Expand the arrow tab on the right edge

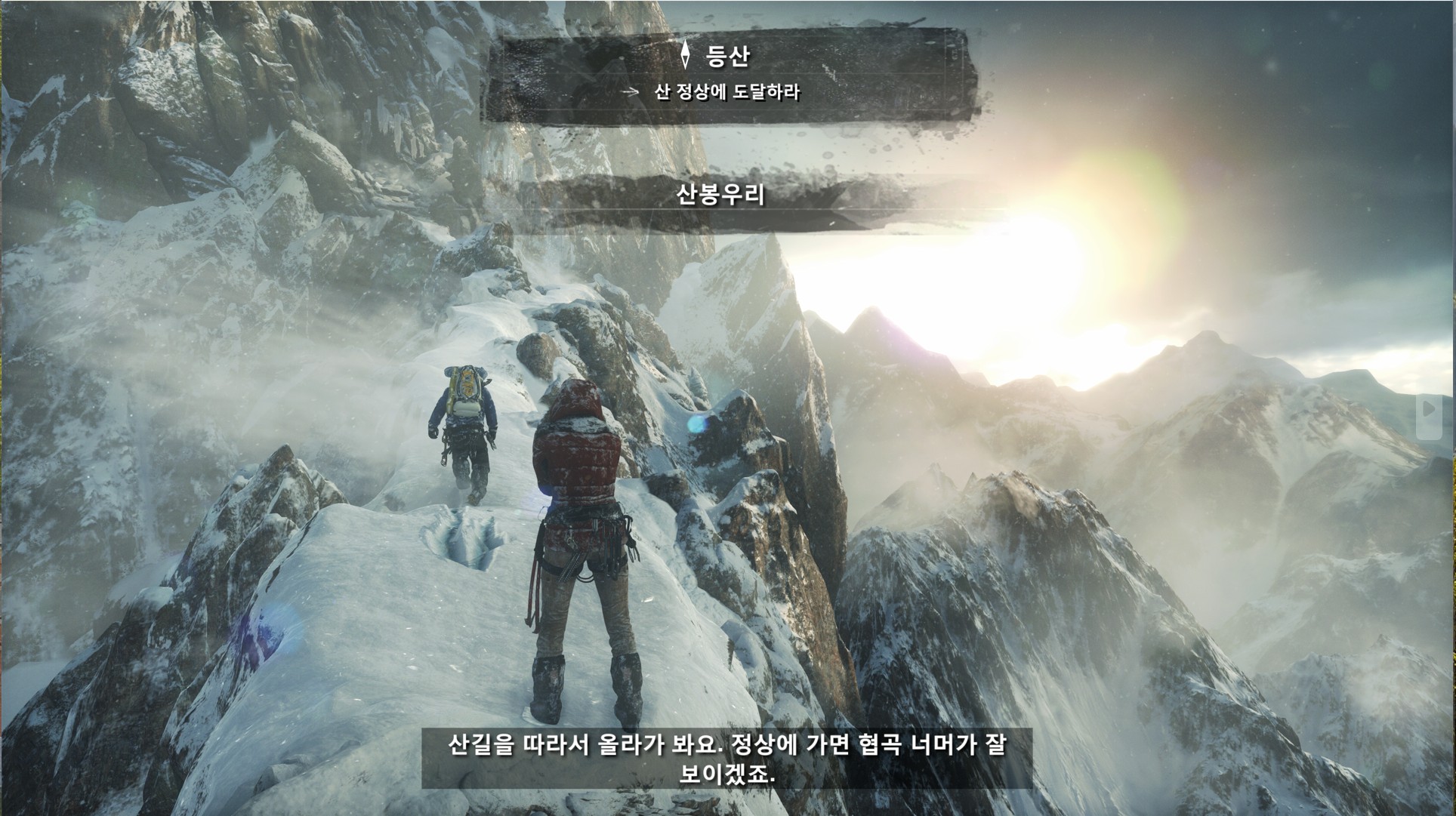click(1428, 410)
